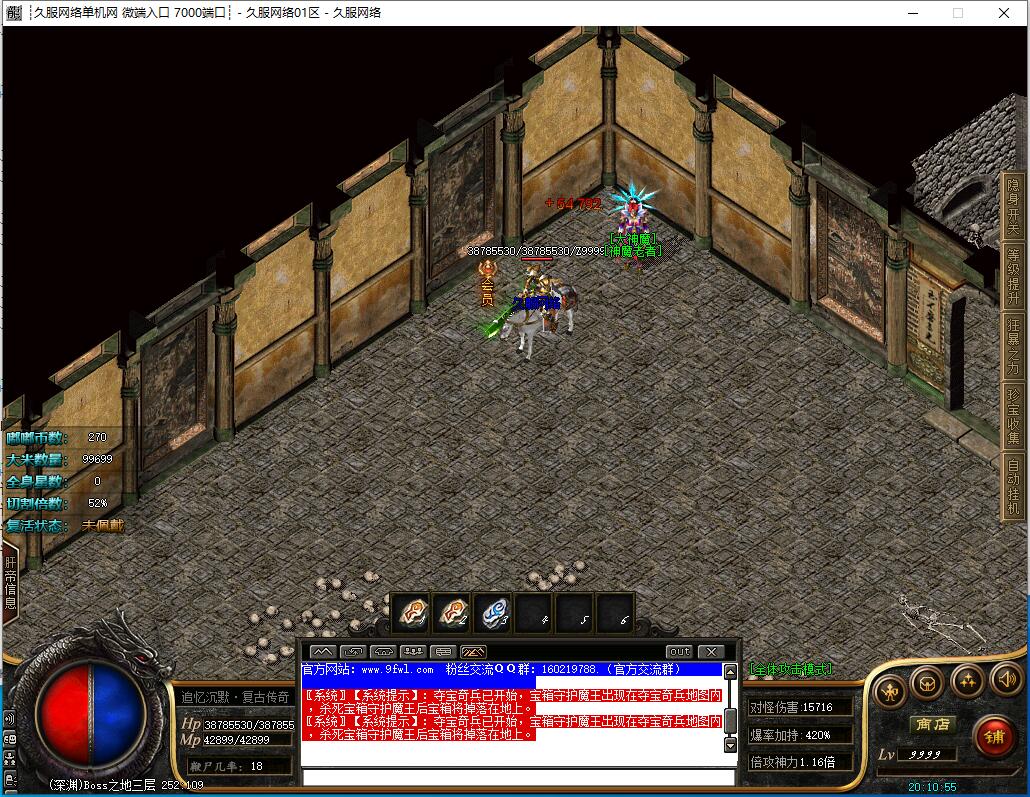Image resolution: width=1030 pixels, height=797 pixels.
Task: Open the four-dot sparkle round icon
Action: [x=967, y=681]
